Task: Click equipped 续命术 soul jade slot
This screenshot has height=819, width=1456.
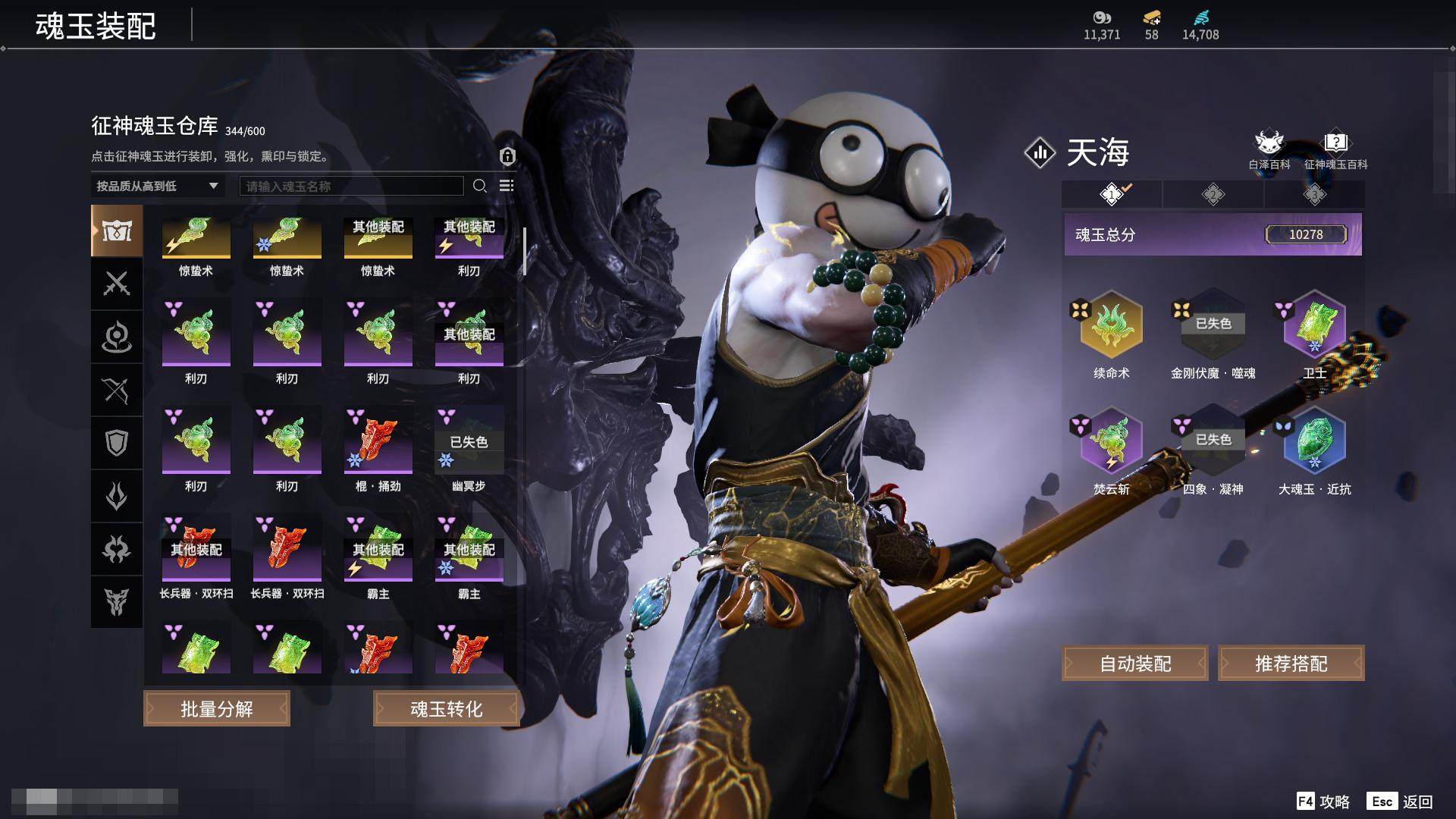Action: [x=1111, y=326]
